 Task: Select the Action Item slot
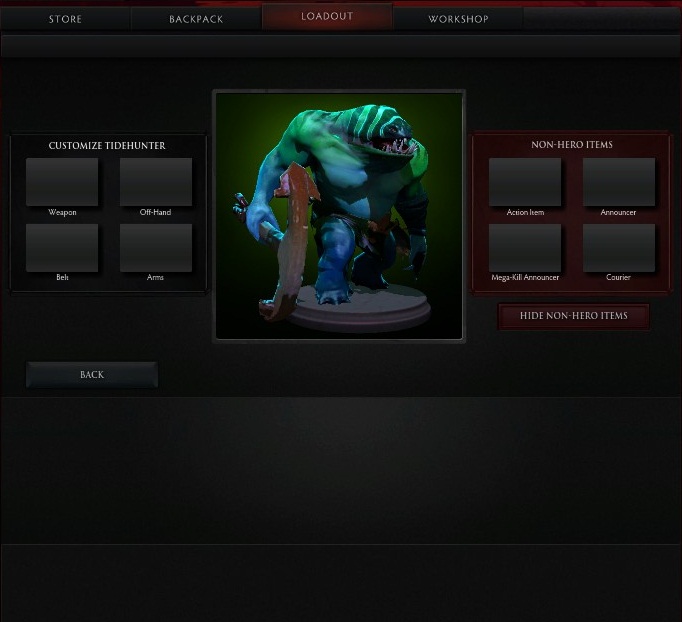coord(525,182)
